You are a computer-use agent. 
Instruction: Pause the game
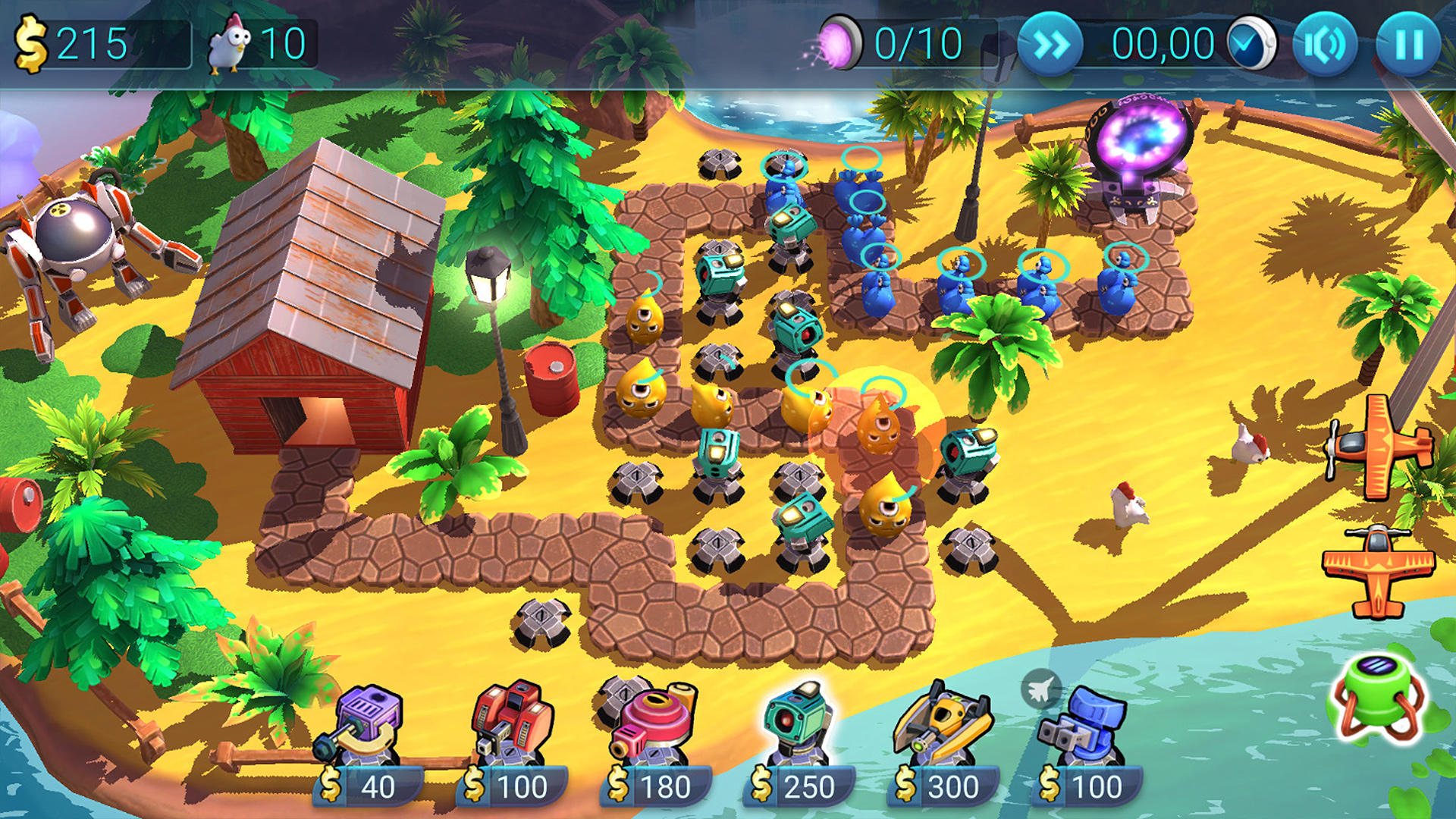pyautogui.click(x=1409, y=45)
